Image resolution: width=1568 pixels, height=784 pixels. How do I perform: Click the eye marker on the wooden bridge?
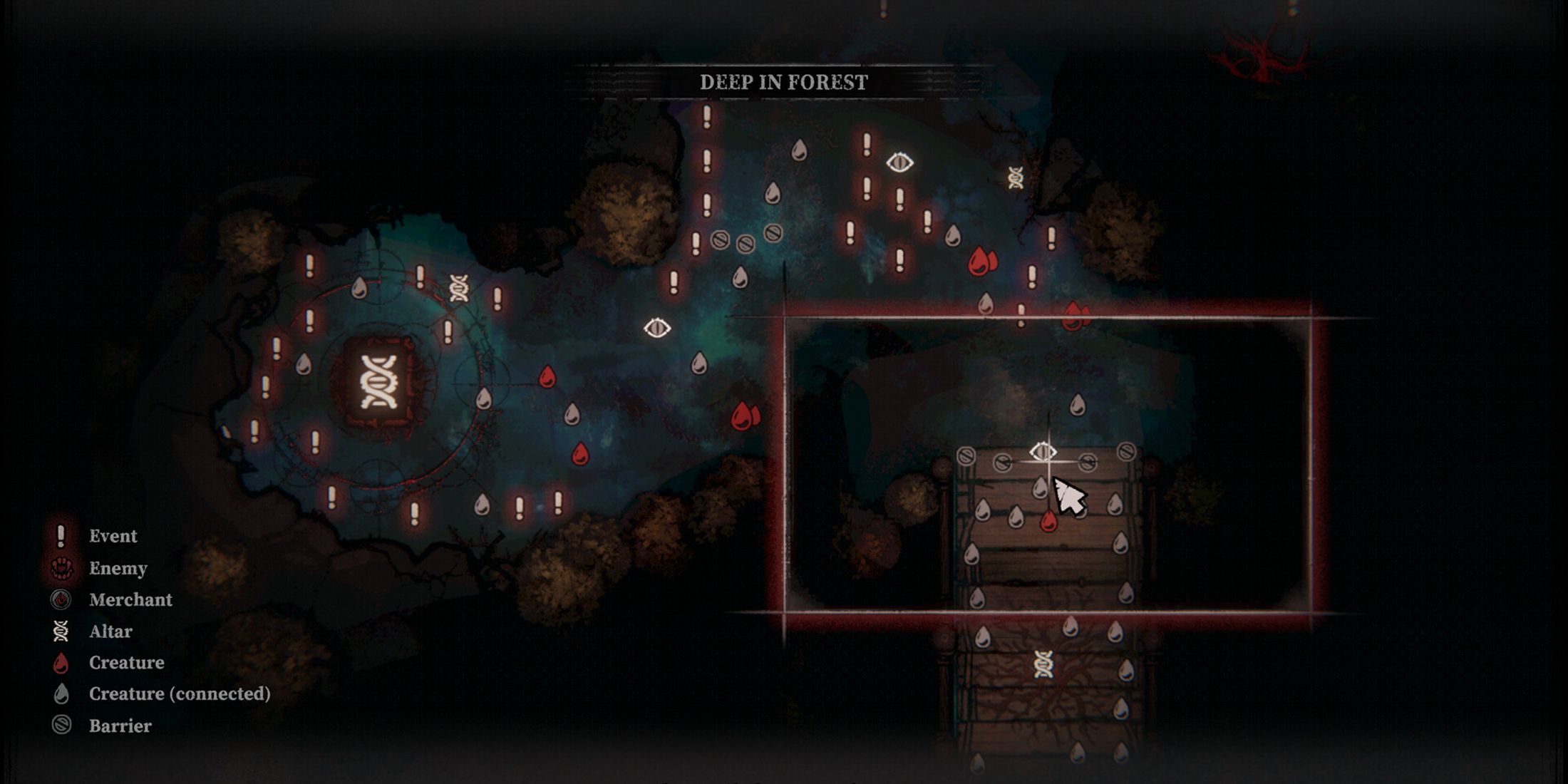coord(1043,452)
